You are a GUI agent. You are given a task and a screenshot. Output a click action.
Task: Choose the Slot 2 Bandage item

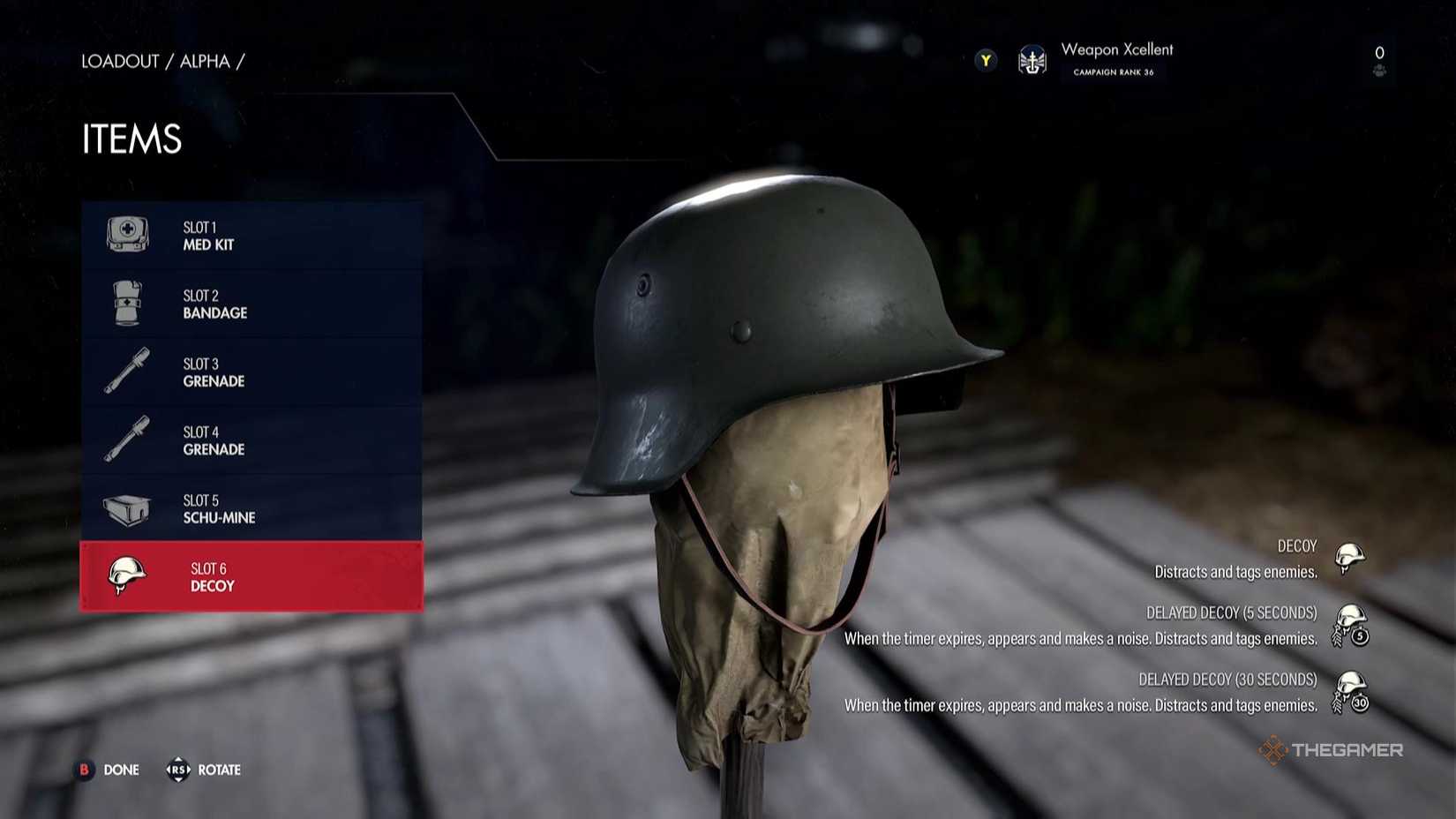(x=251, y=304)
